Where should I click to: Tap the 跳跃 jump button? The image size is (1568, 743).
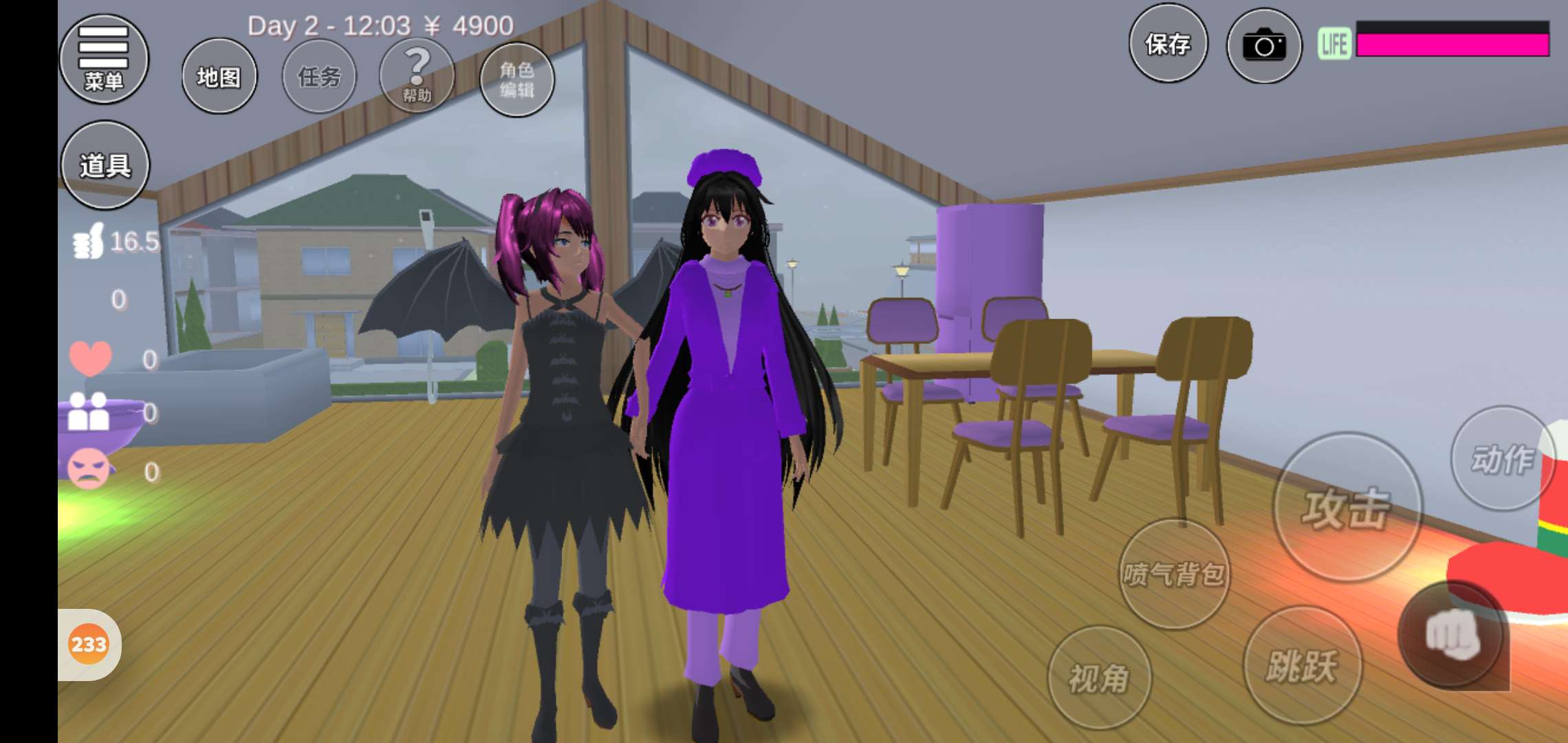[x=1302, y=665]
